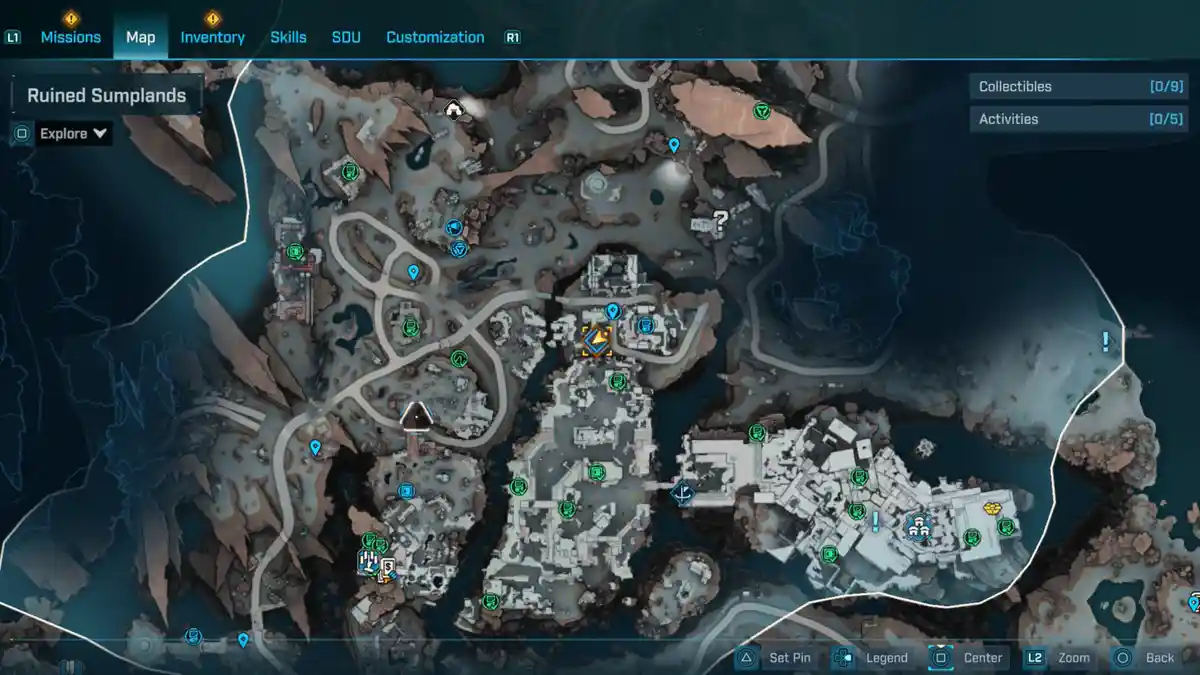Click the yellow crown marker on the map
This screenshot has height=675, width=1200.
(x=992, y=508)
